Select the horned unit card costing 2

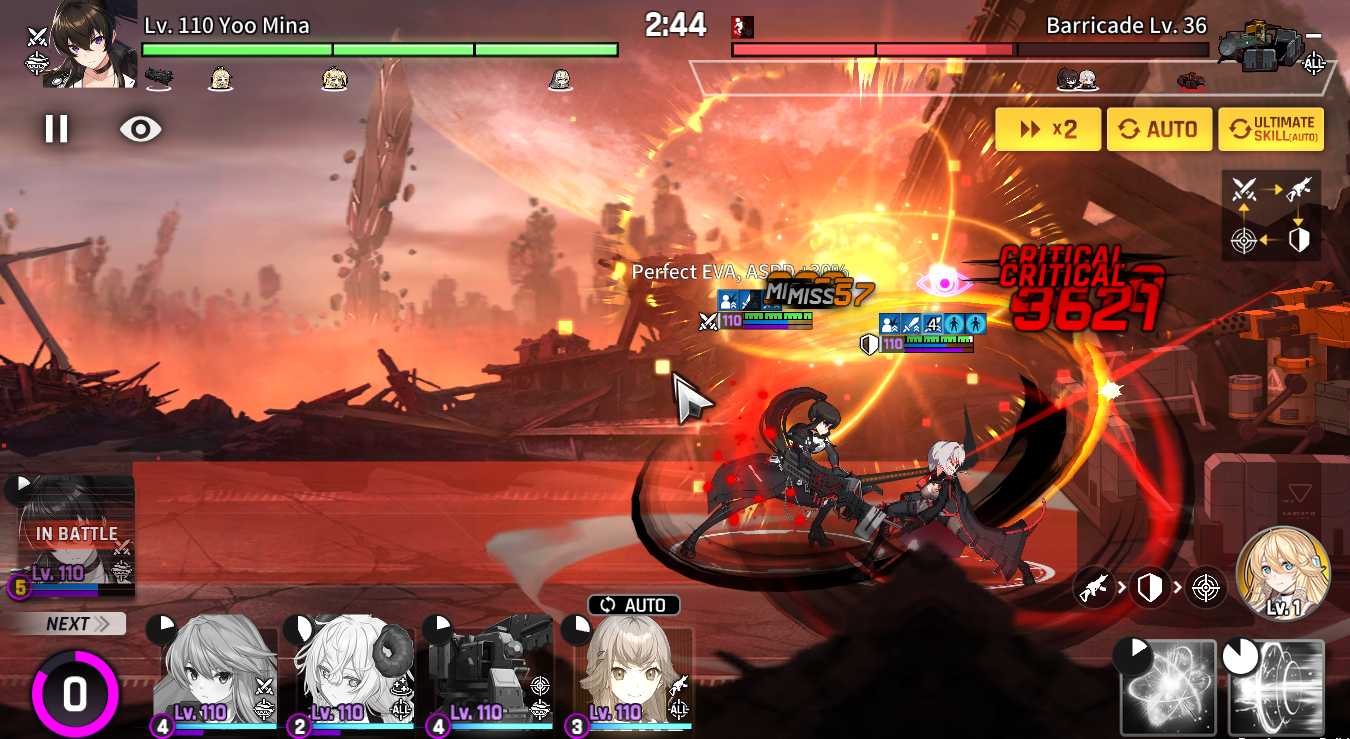coord(352,670)
